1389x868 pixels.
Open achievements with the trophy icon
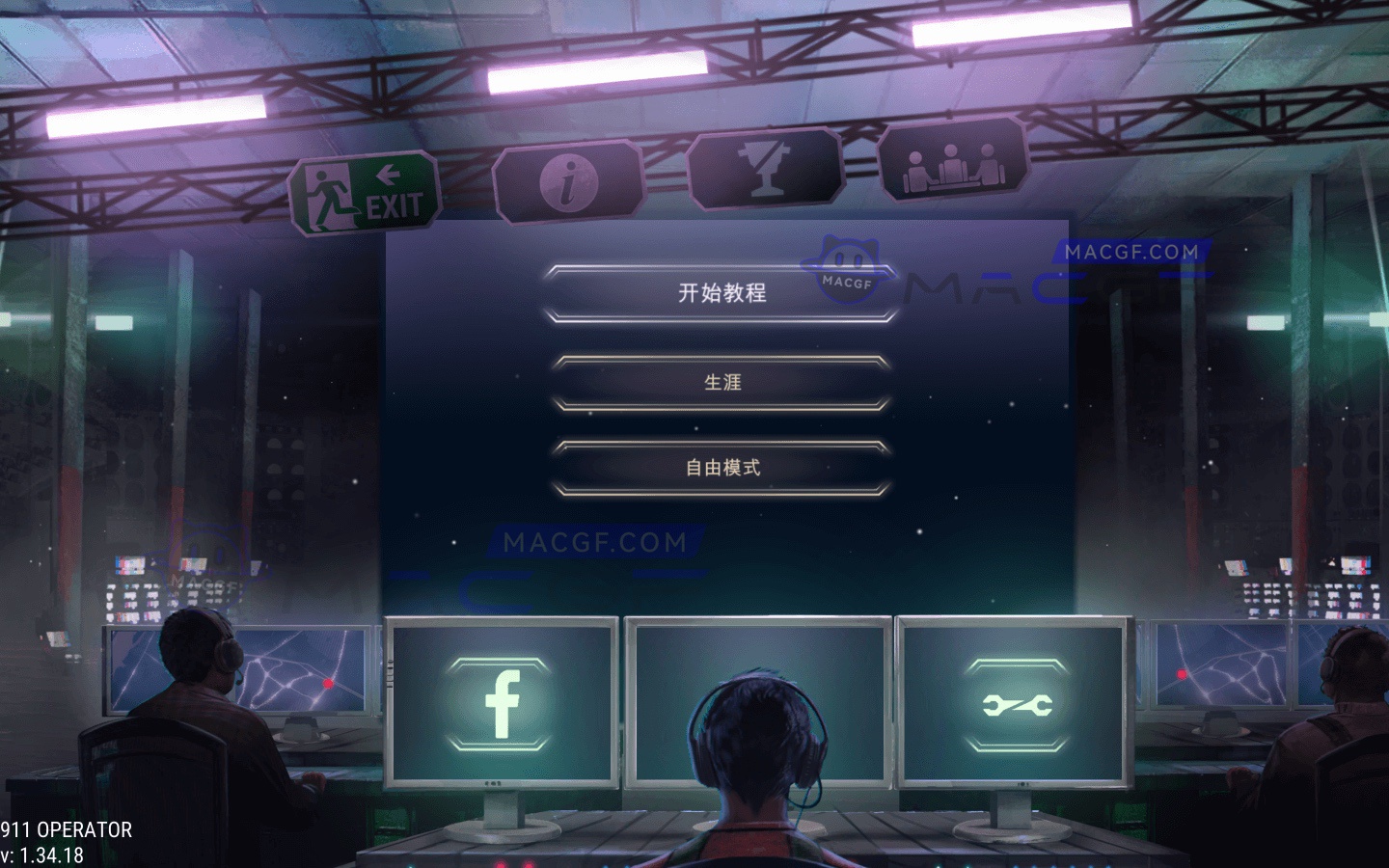coord(765,172)
